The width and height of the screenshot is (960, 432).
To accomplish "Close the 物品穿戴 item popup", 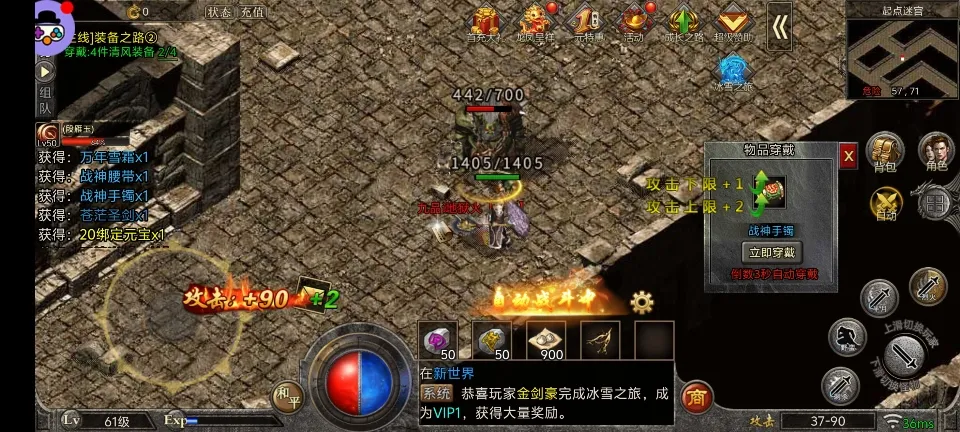I will (848, 155).
